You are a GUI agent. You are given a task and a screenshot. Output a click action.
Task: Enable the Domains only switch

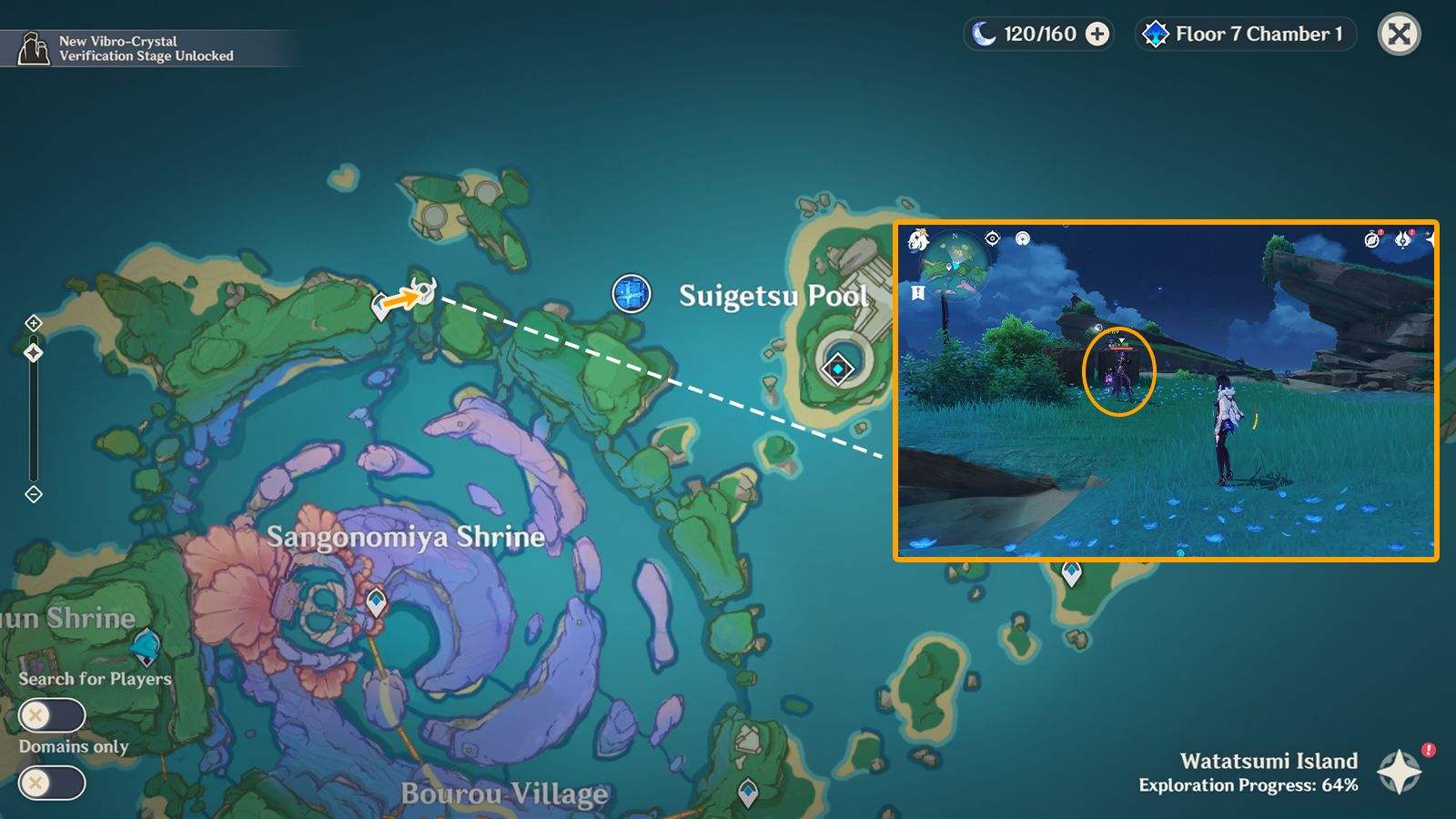(x=52, y=783)
